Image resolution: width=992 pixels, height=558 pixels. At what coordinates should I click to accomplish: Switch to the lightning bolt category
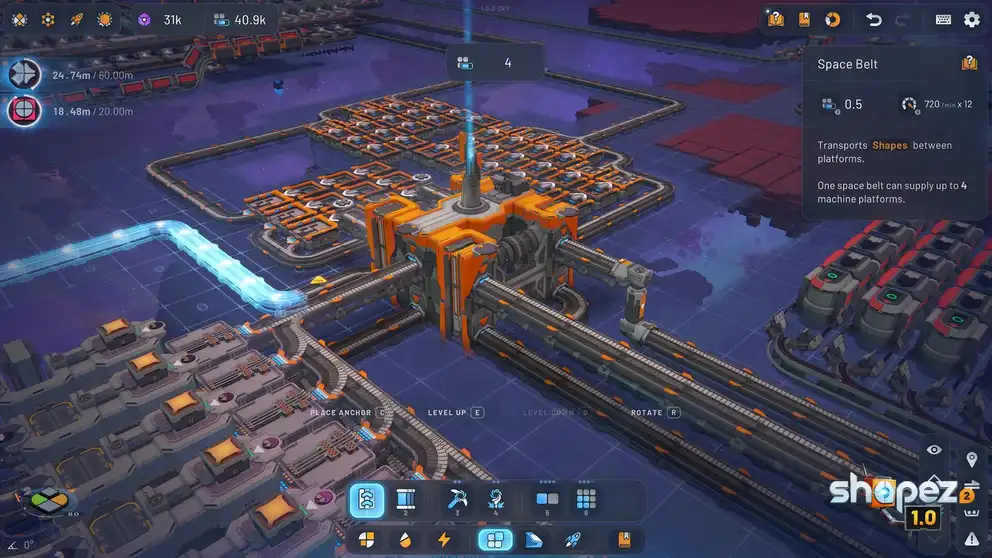pyautogui.click(x=444, y=540)
